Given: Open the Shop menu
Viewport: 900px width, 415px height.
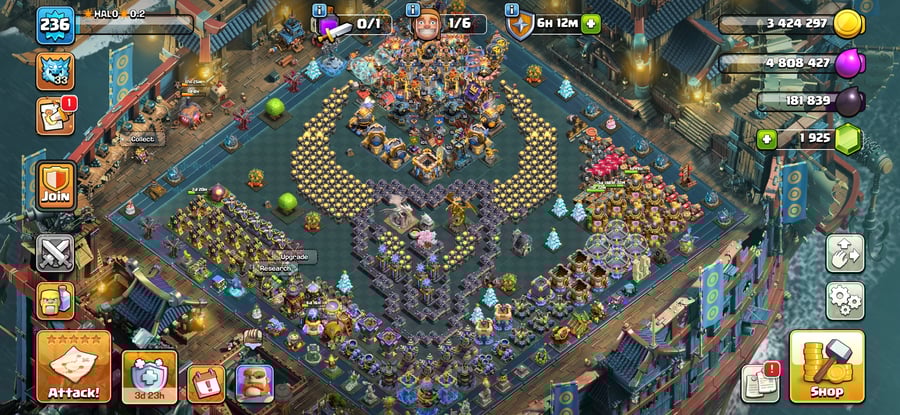Looking at the screenshot, I should coord(826,367).
